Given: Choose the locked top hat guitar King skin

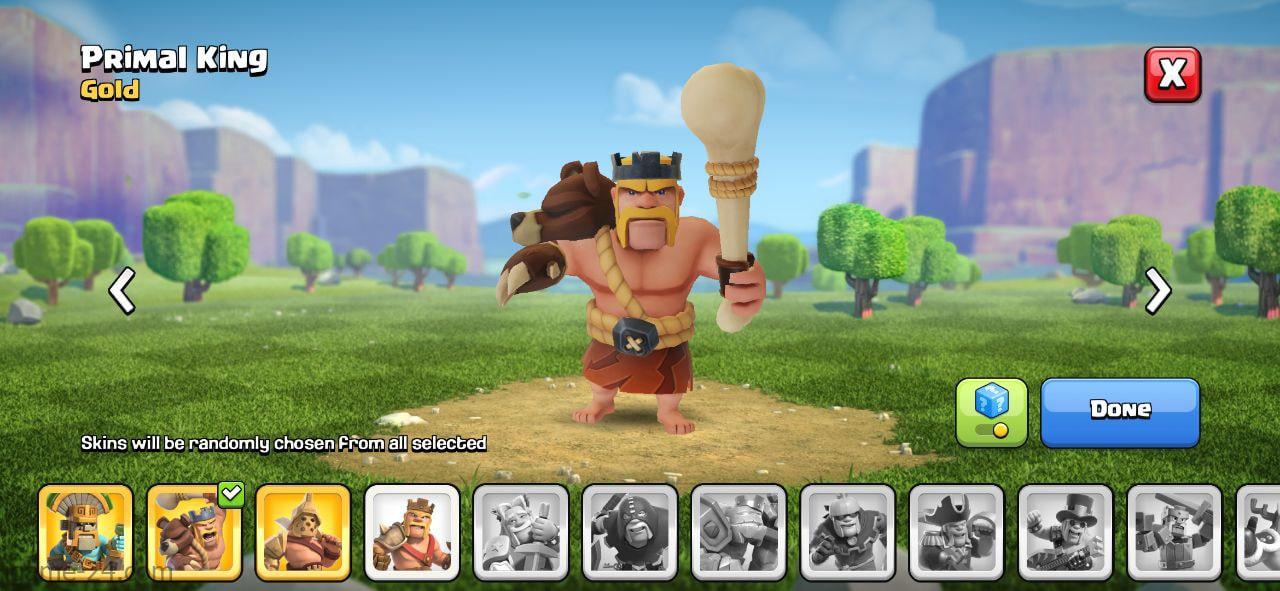Looking at the screenshot, I should [x=1066, y=532].
